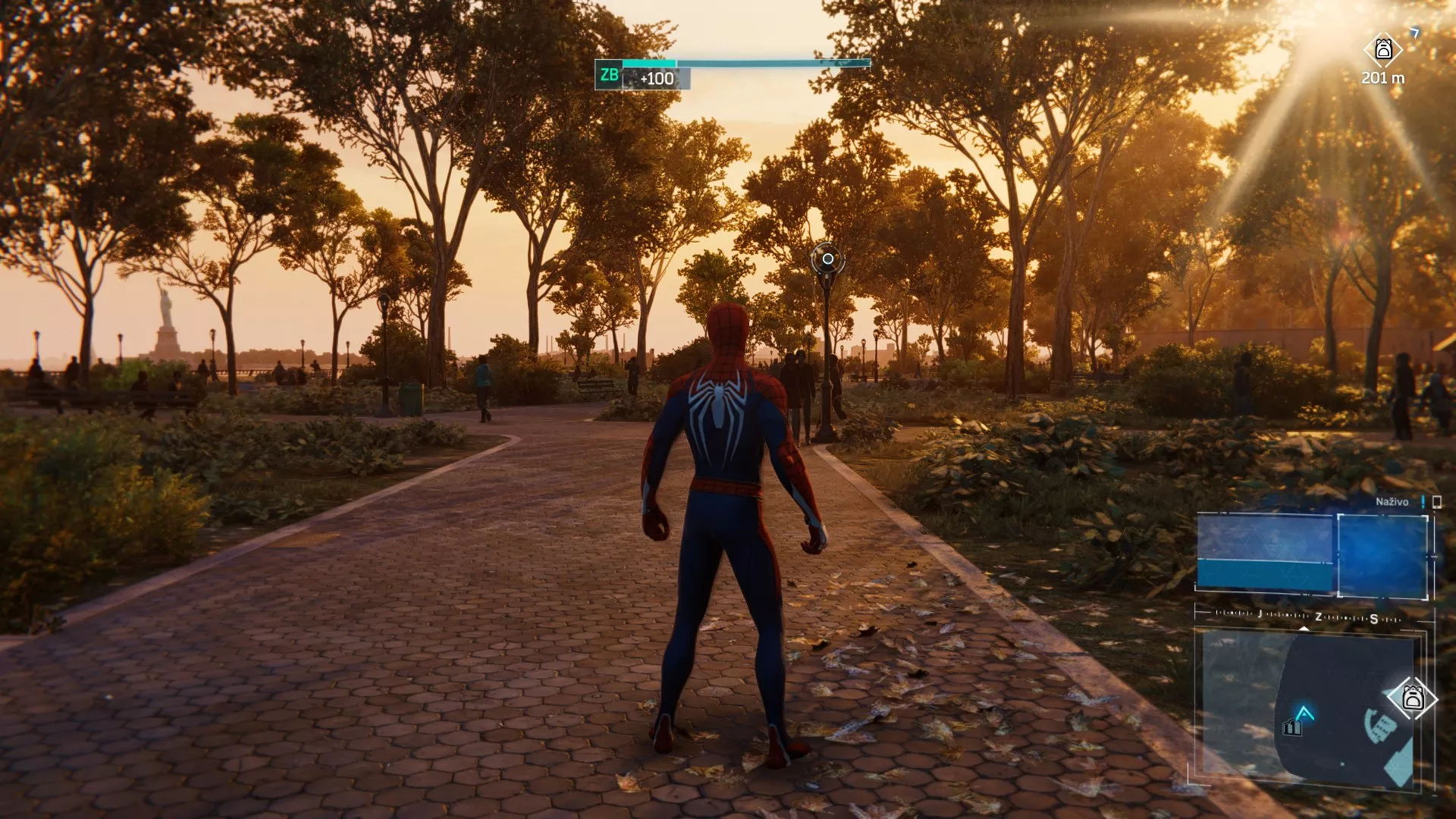1456x819 pixels.
Task: Expand the north pointer triangle above the minimap
Action: pos(1304,629)
